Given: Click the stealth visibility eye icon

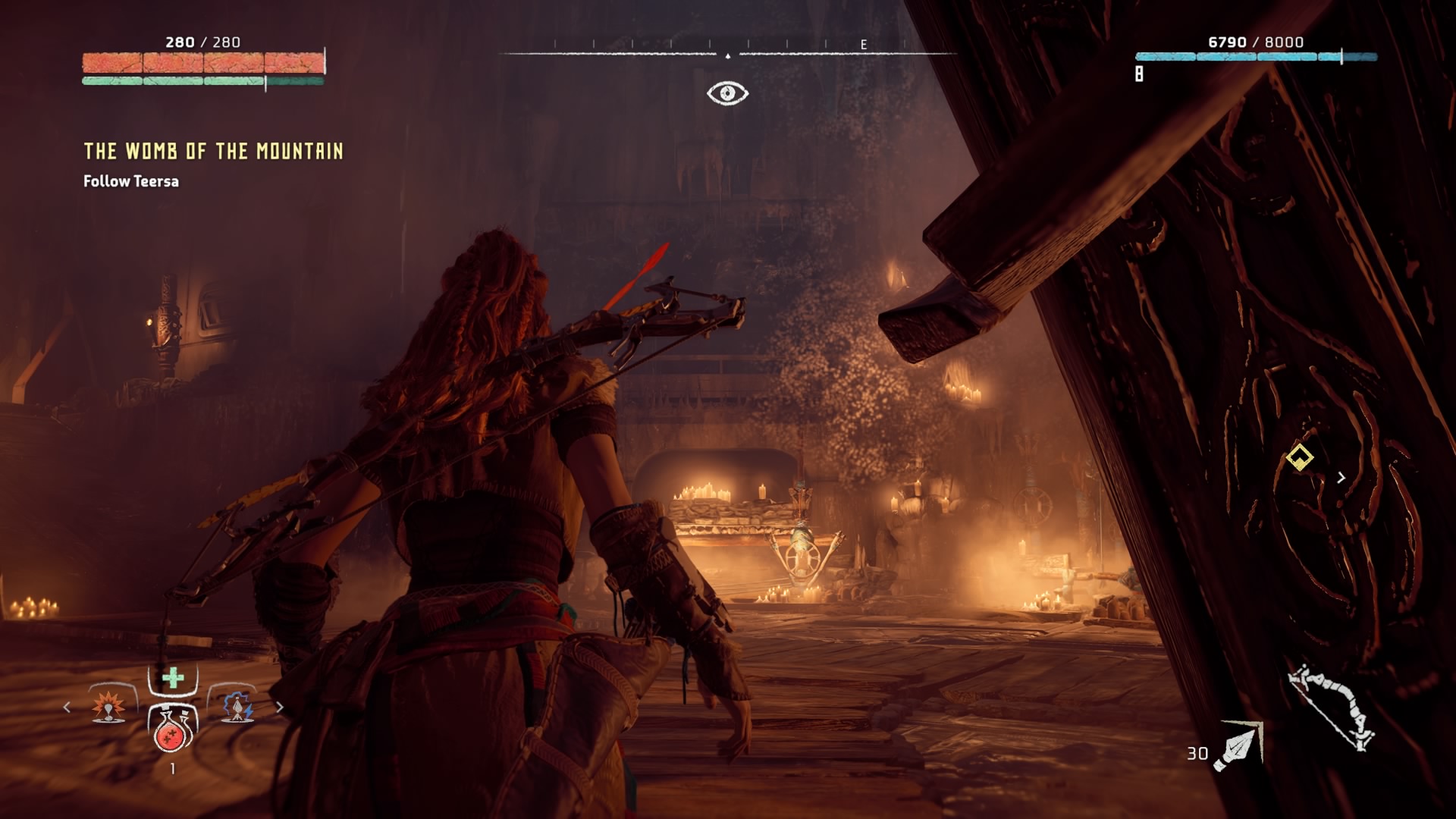Looking at the screenshot, I should point(727,93).
